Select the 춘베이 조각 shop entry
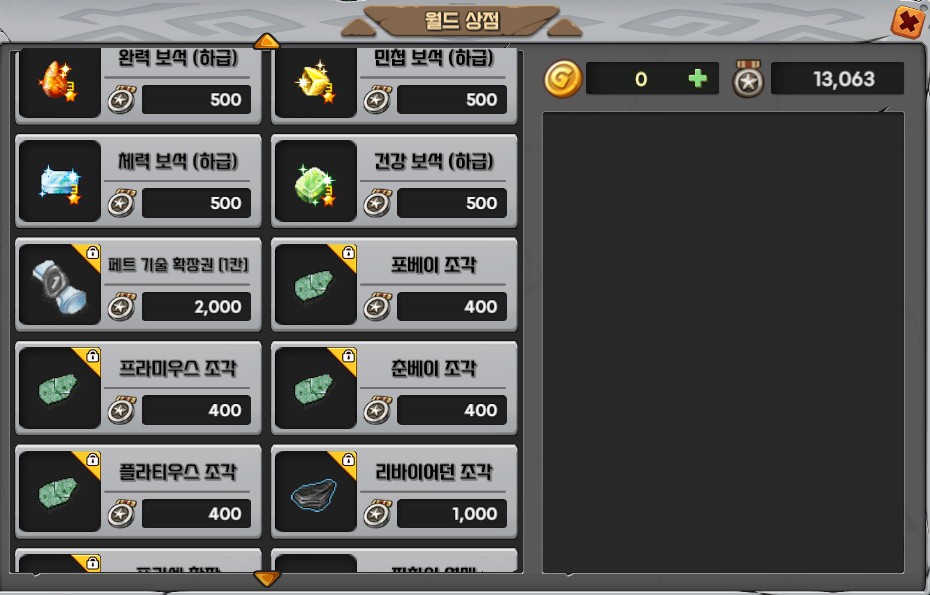Image resolution: width=930 pixels, height=595 pixels. (394, 388)
